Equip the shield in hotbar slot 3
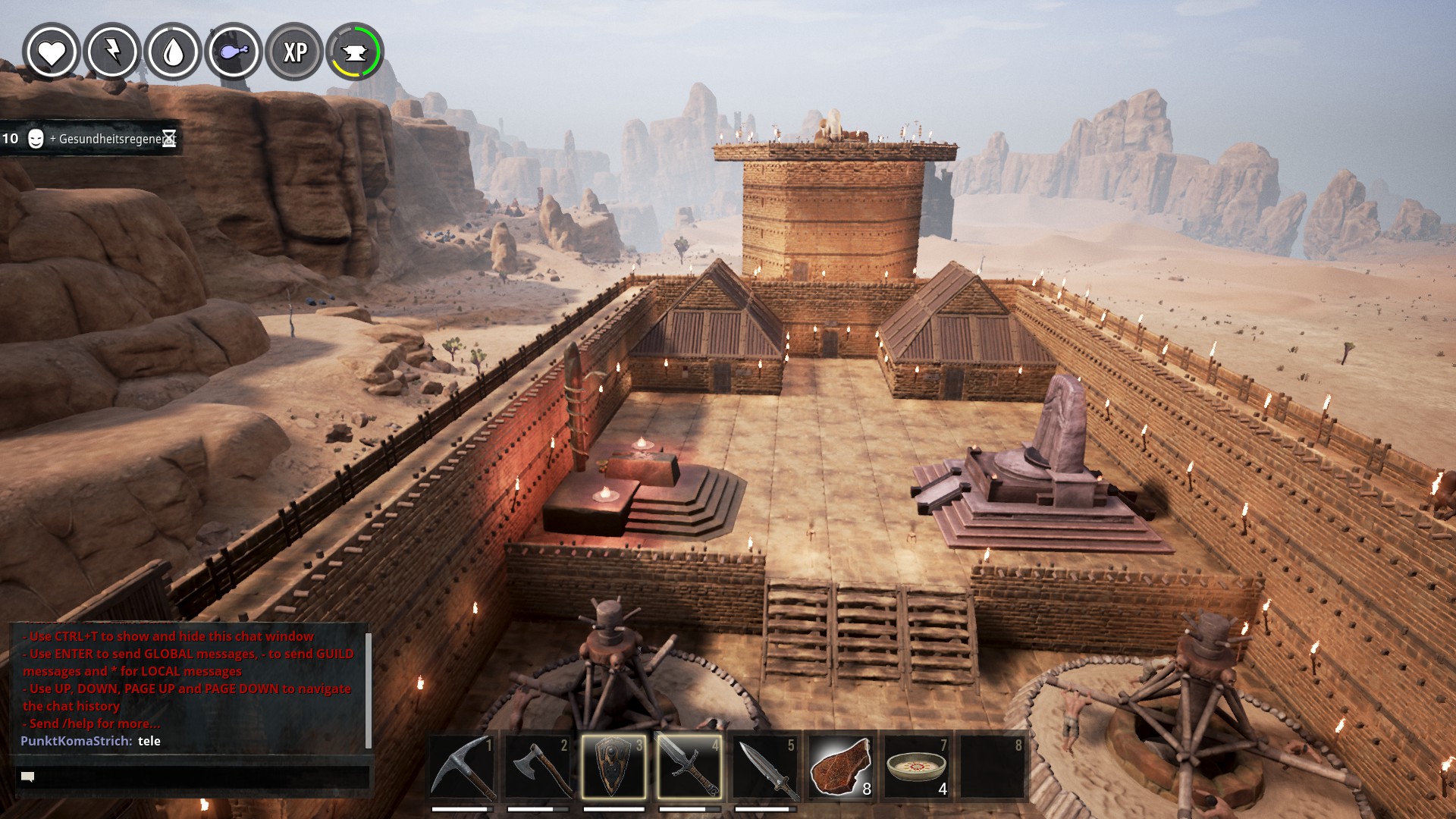Screen dimensions: 1456x819 pyautogui.click(x=613, y=766)
